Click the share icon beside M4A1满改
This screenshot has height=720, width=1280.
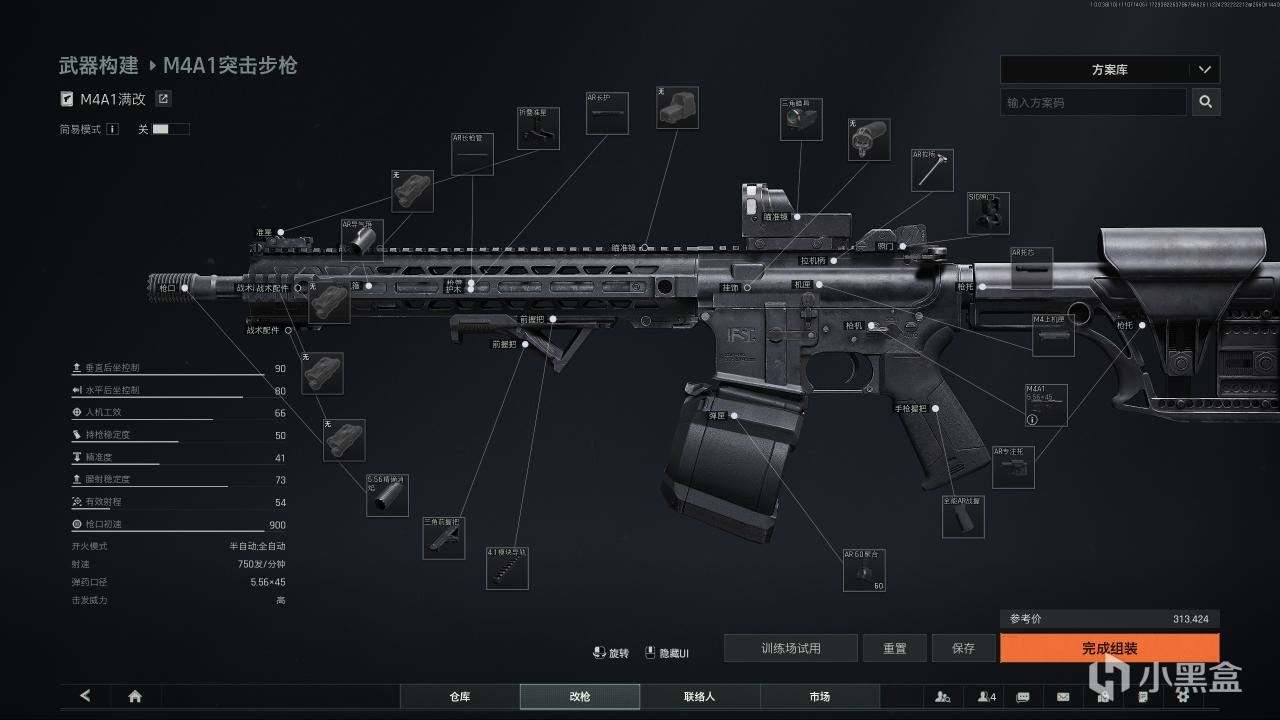[164, 99]
